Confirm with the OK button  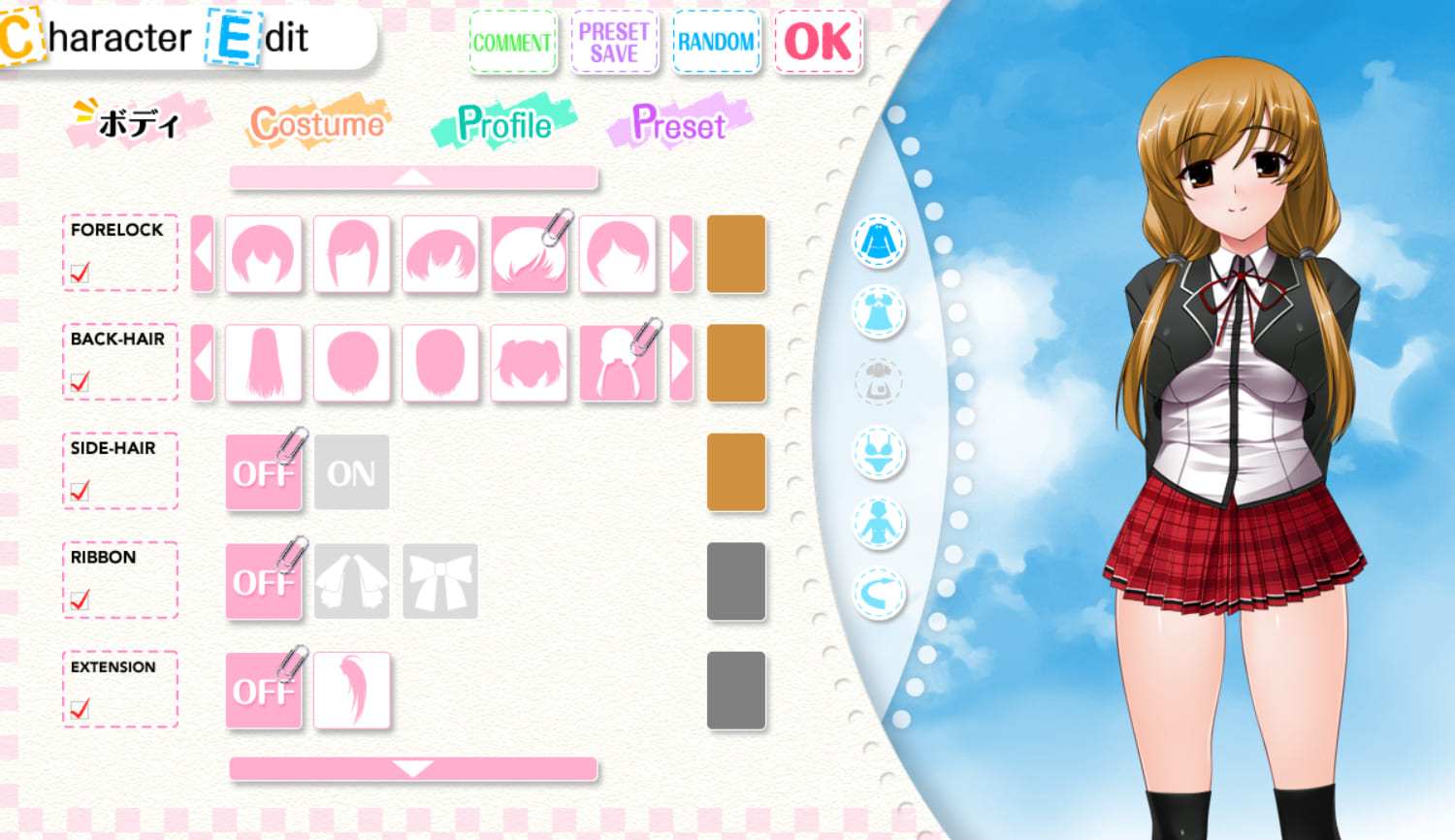click(x=818, y=43)
